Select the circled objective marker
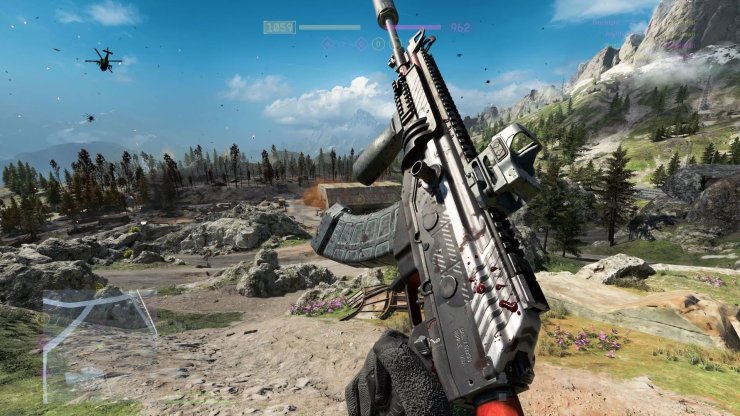The width and height of the screenshot is (740, 416). tap(379, 44)
